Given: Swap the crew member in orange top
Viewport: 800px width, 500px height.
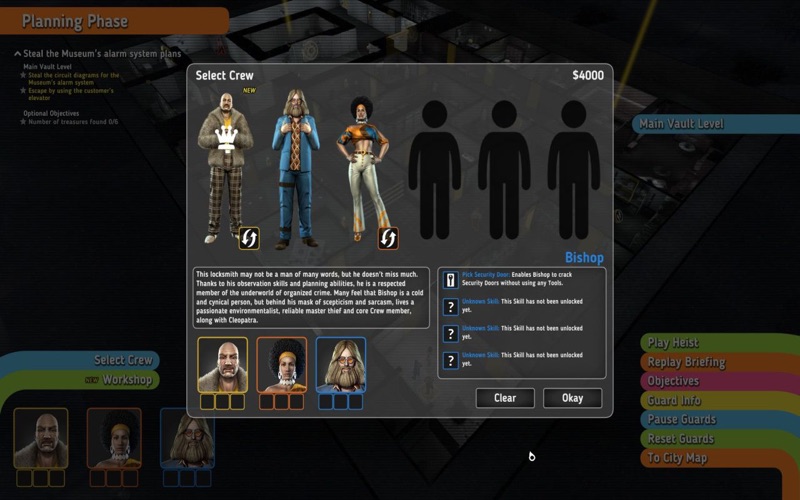Looking at the screenshot, I should (x=388, y=238).
